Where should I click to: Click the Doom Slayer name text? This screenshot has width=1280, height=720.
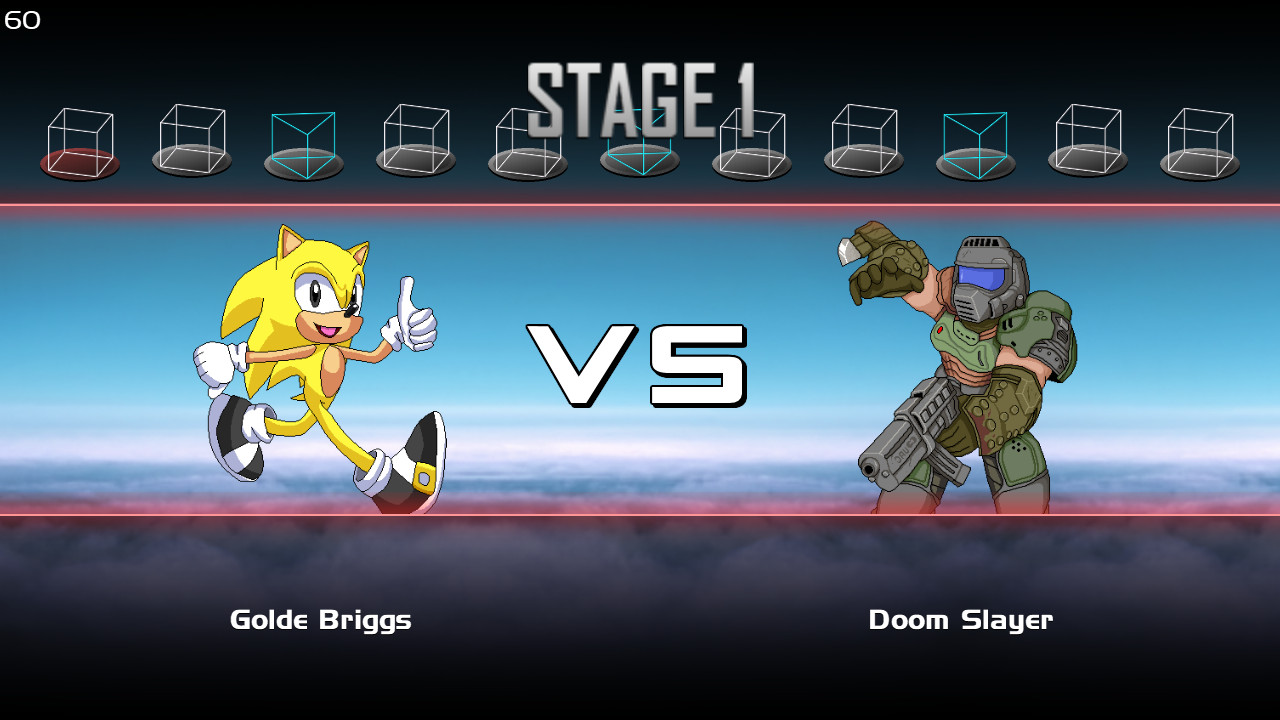point(961,620)
